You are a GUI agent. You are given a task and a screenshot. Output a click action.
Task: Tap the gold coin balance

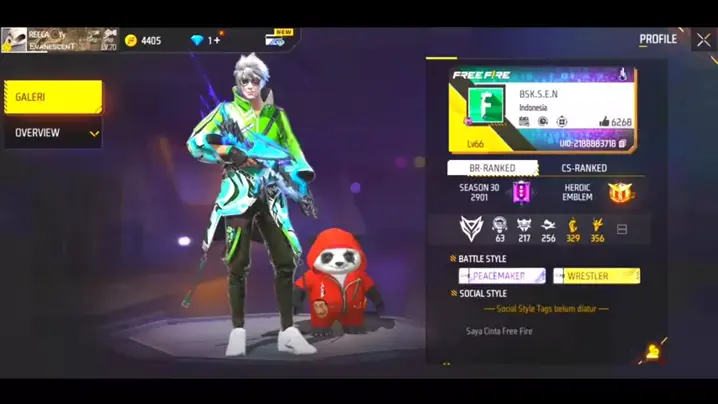(142, 41)
